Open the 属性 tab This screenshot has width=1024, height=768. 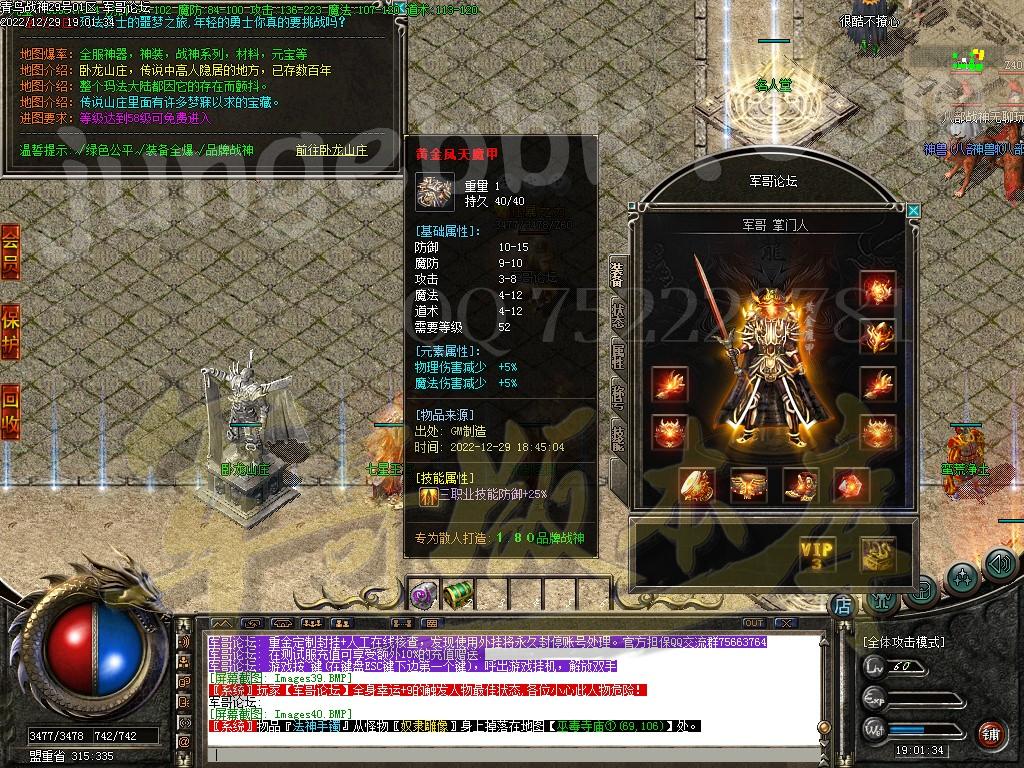(x=618, y=355)
